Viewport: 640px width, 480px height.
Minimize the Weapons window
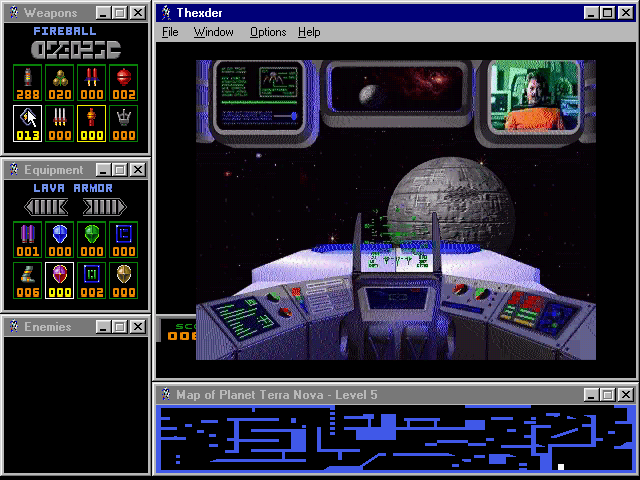tap(103, 13)
